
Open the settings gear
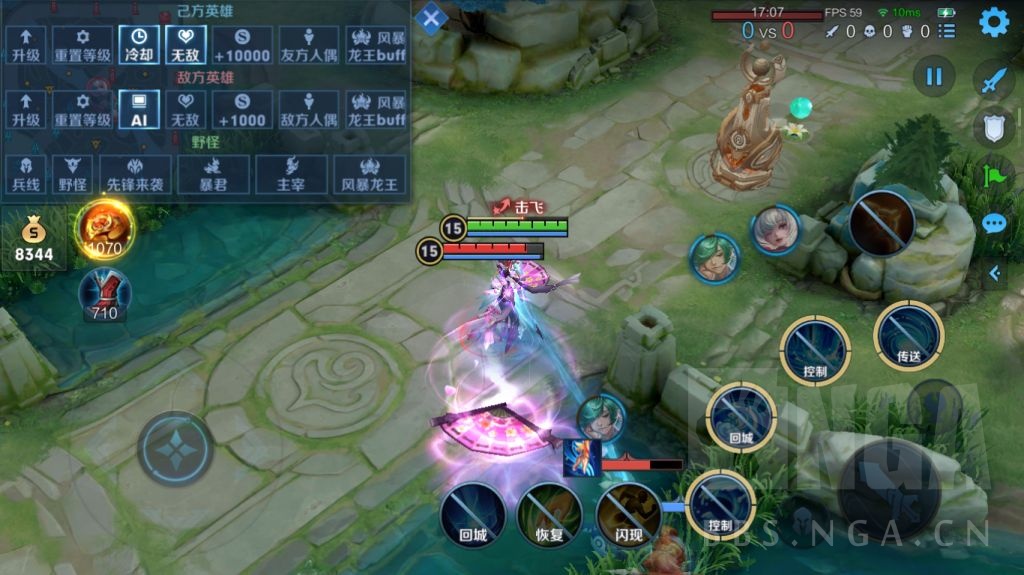993,22
